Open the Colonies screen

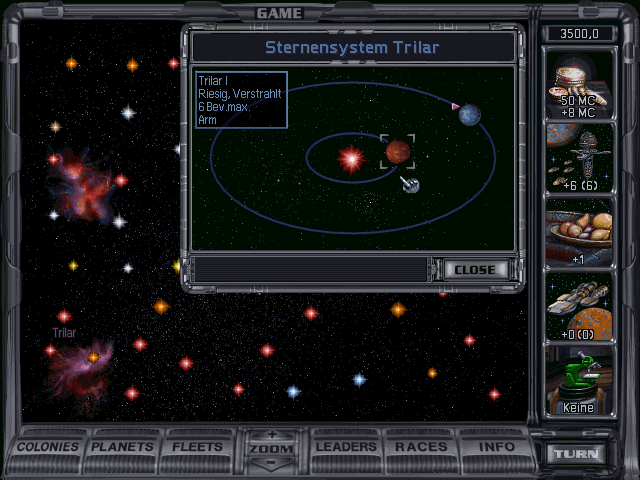click(48, 447)
